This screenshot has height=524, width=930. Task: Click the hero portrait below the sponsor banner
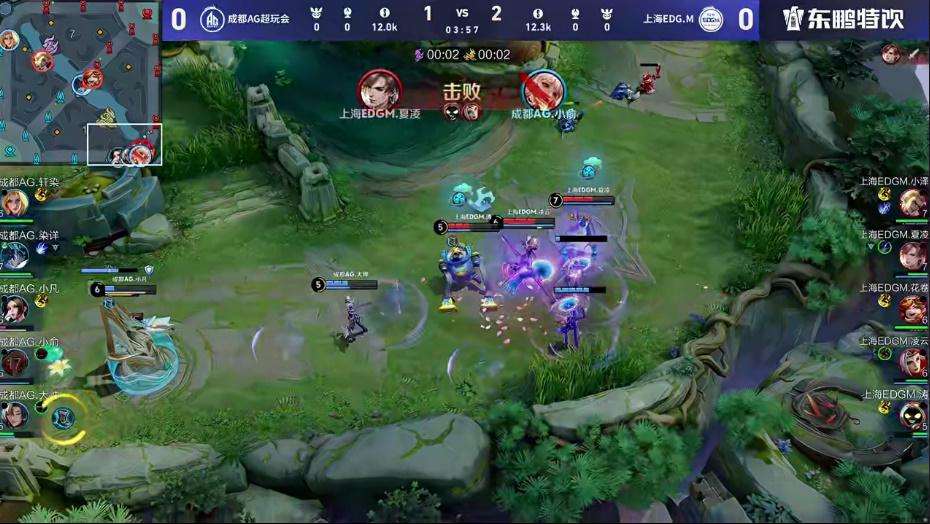[x=891, y=54]
